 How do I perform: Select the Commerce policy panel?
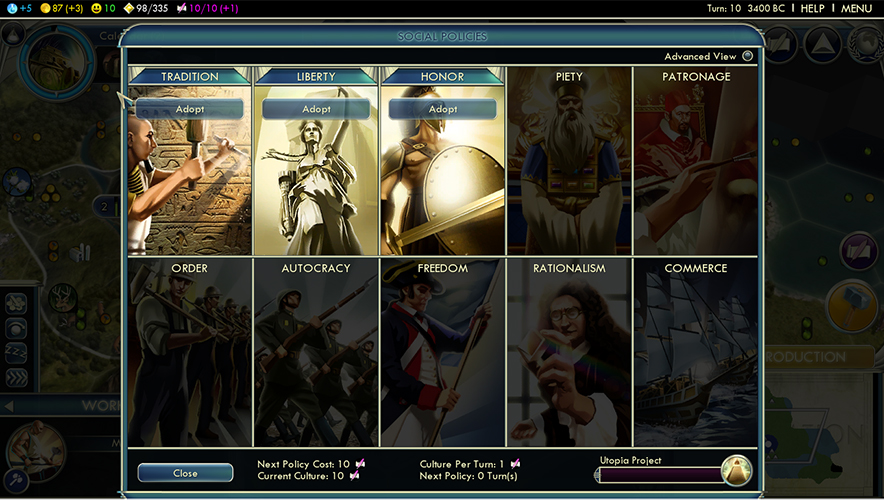696,352
